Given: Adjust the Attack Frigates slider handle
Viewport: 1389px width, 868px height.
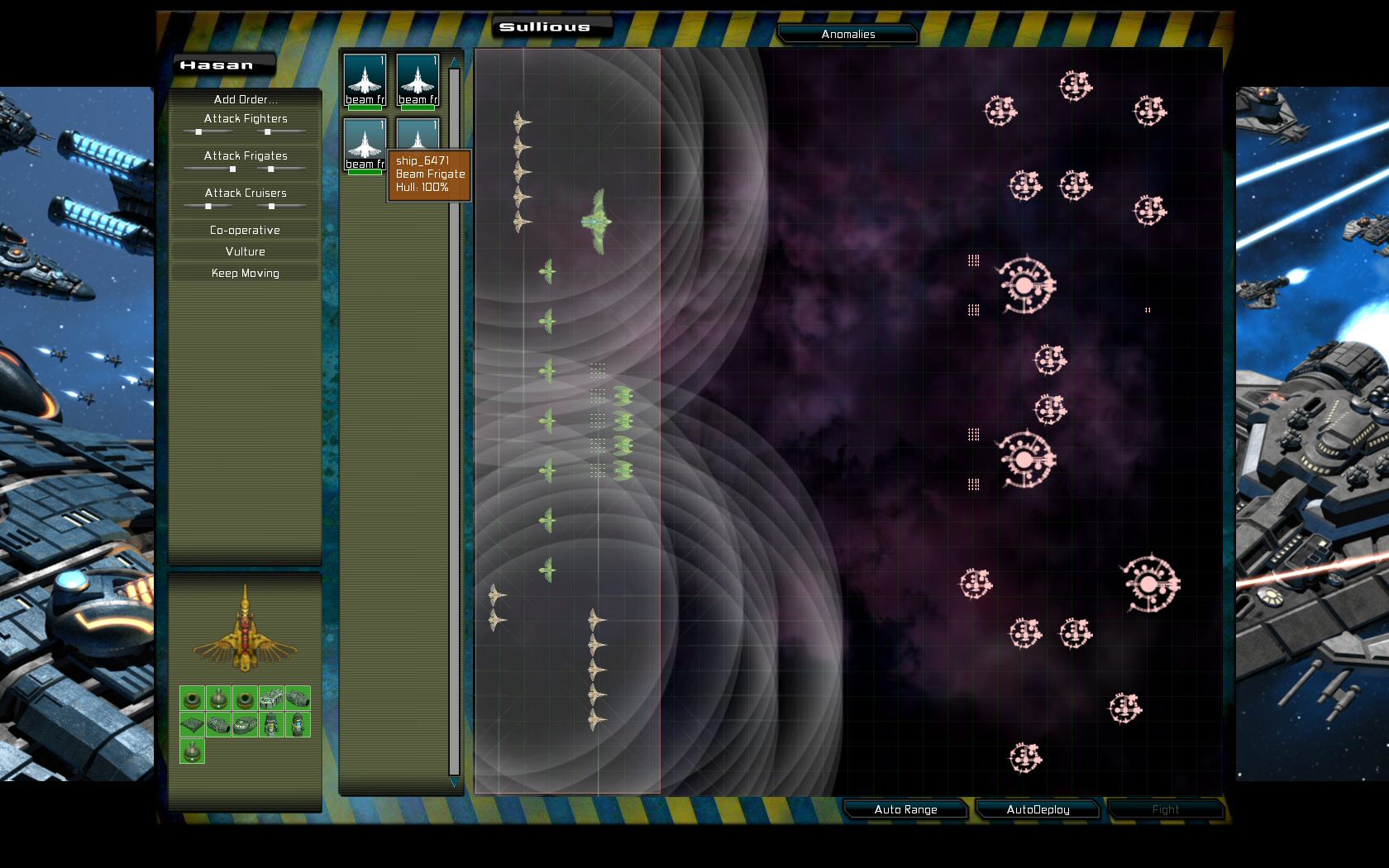Looking at the screenshot, I should pyautogui.click(x=232, y=168).
